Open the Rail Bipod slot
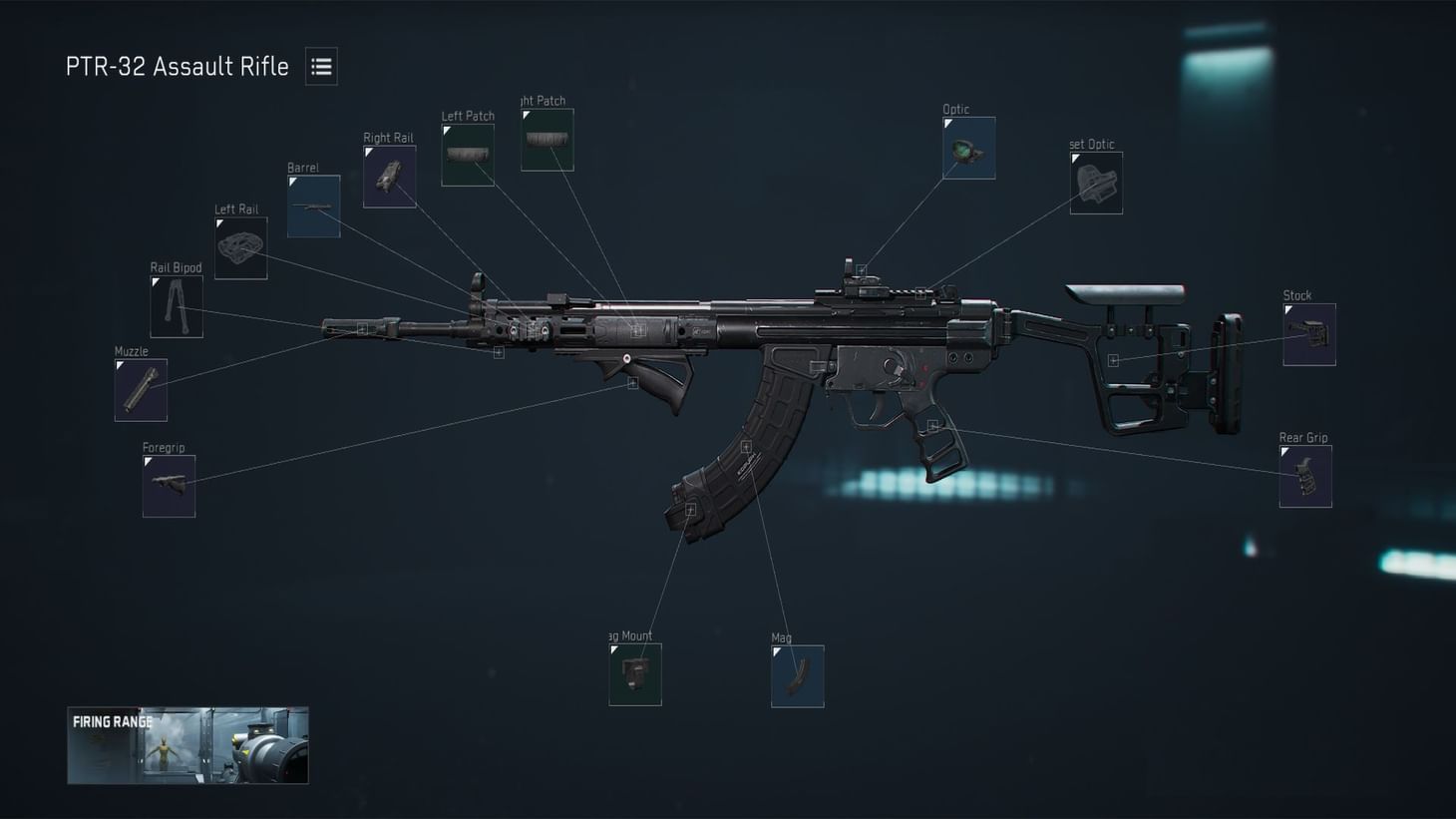 pos(176,306)
